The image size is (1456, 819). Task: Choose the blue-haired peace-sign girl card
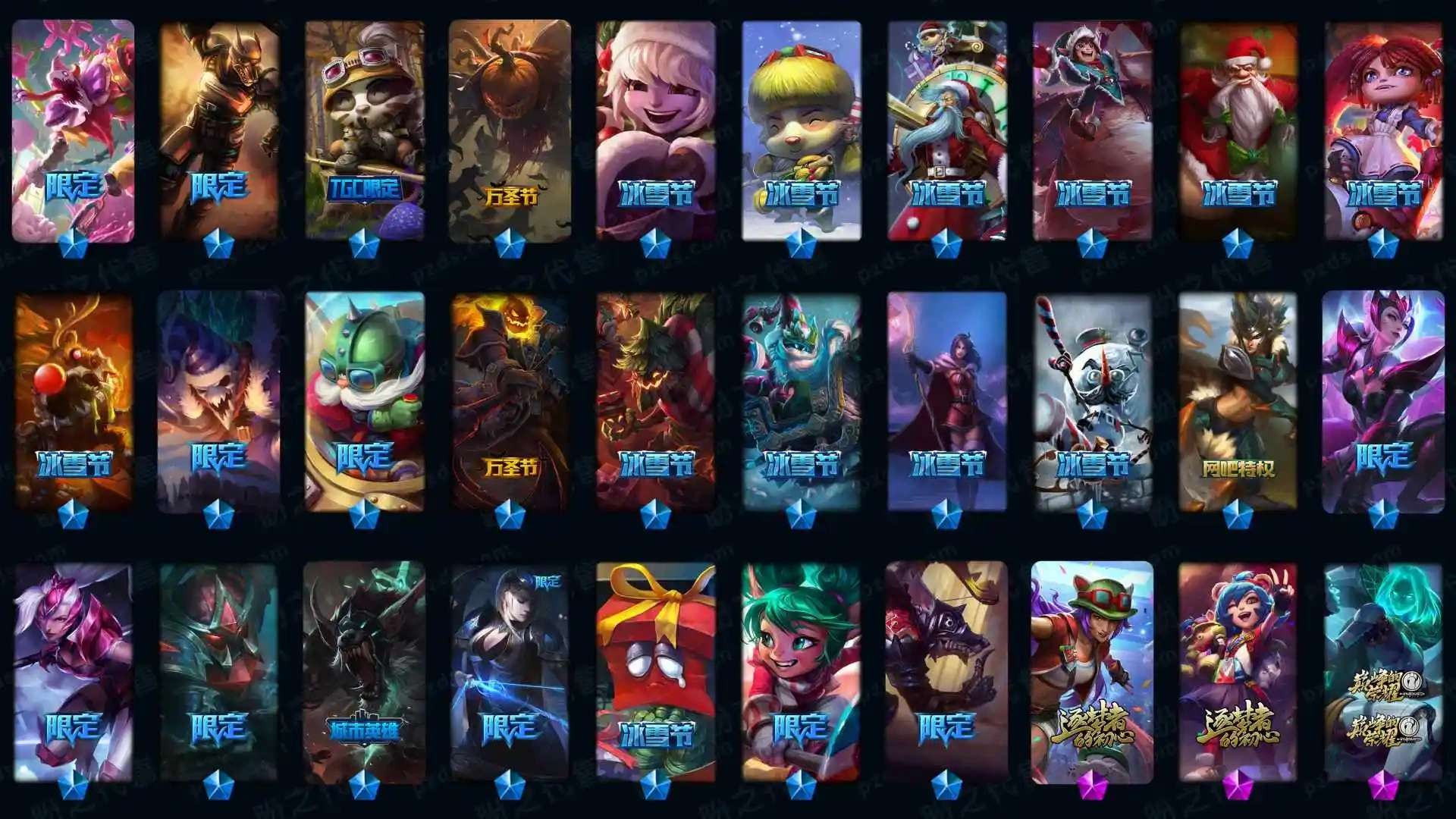[x=1238, y=671]
